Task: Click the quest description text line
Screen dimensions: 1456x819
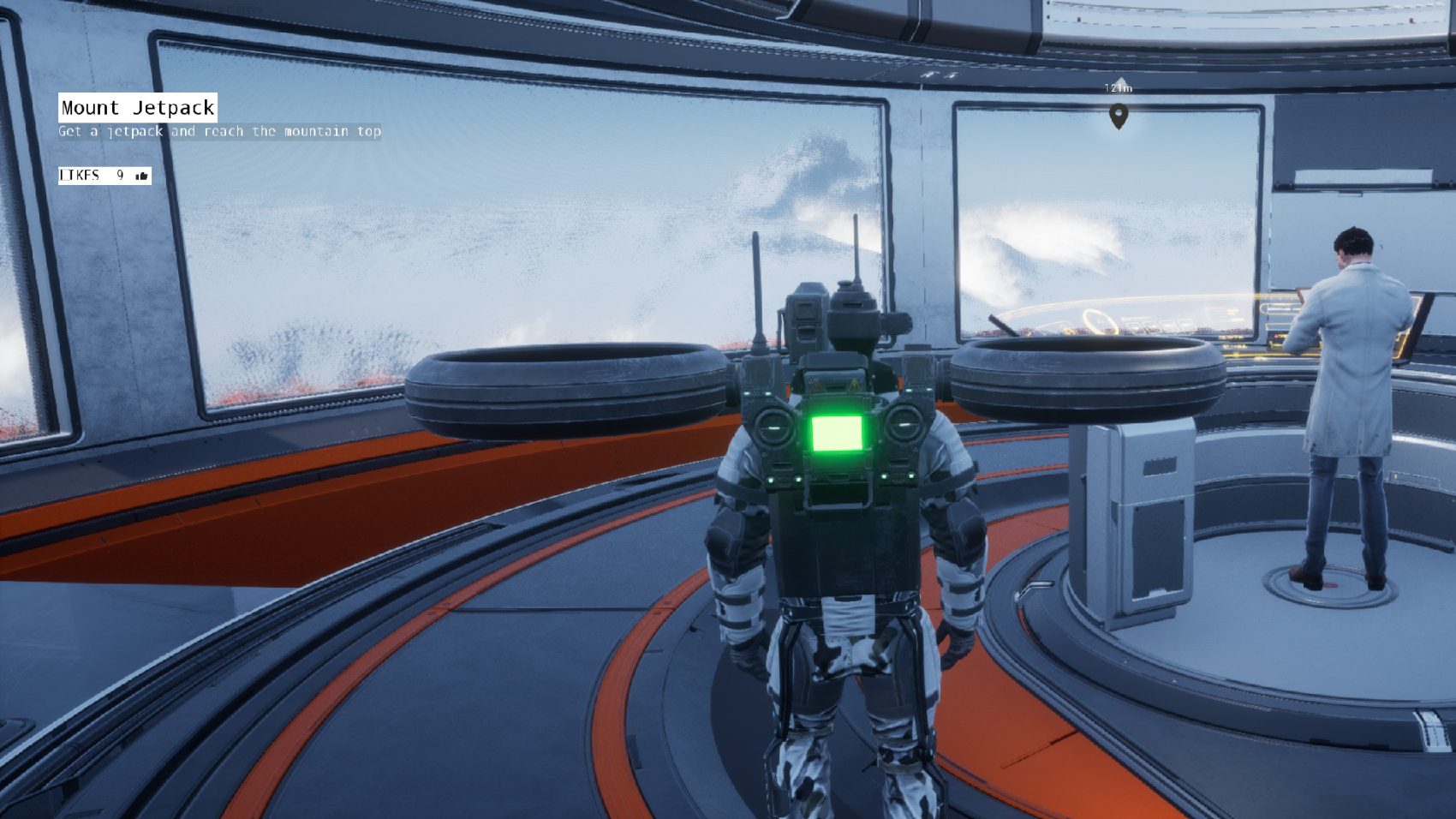Action: coord(221,132)
